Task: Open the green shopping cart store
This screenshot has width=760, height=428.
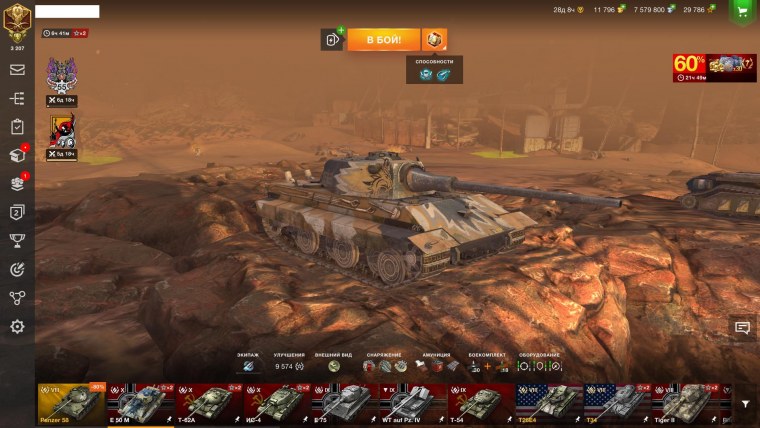Action: 742,10
